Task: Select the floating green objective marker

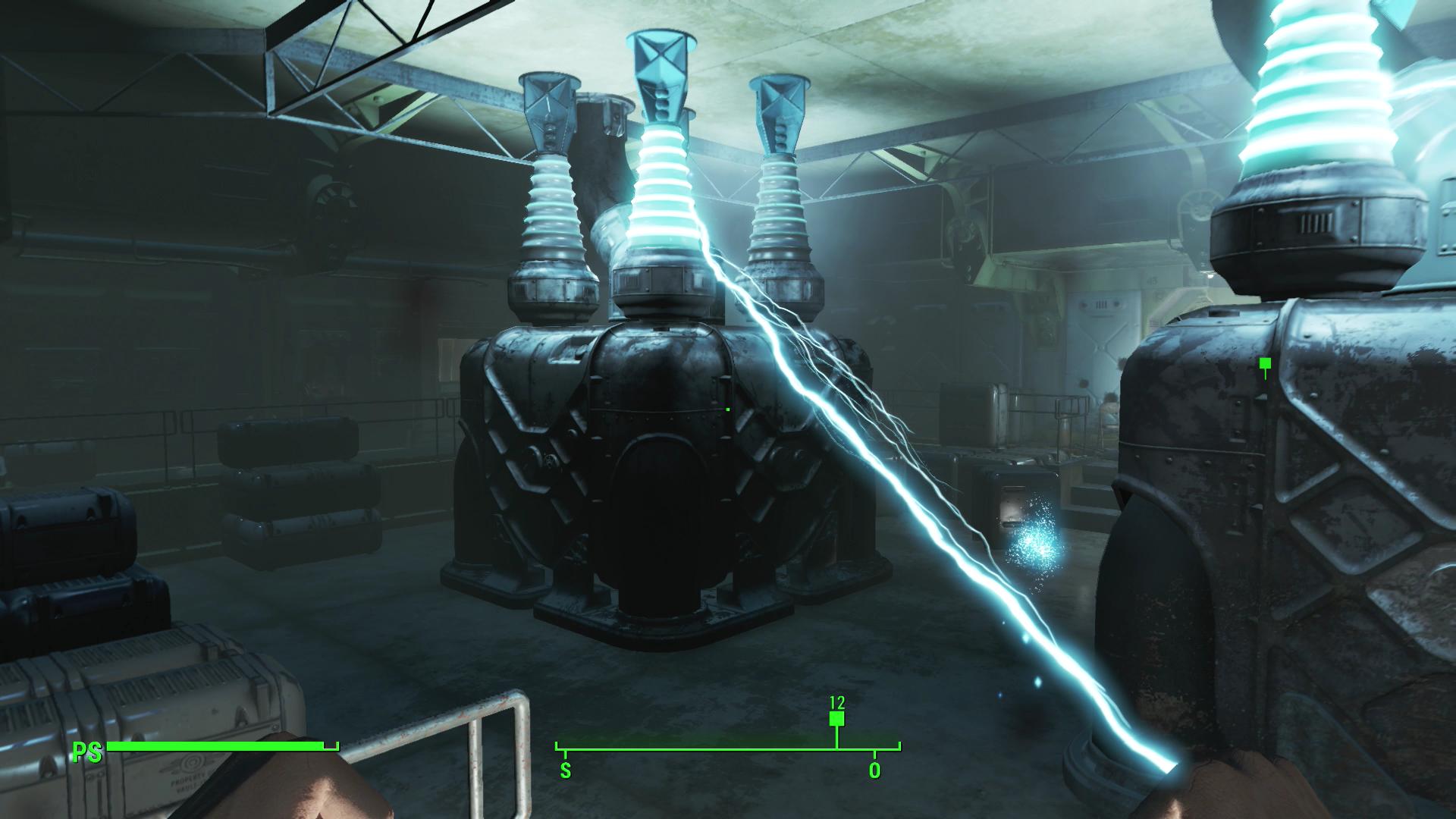Action: (1264, 364)
